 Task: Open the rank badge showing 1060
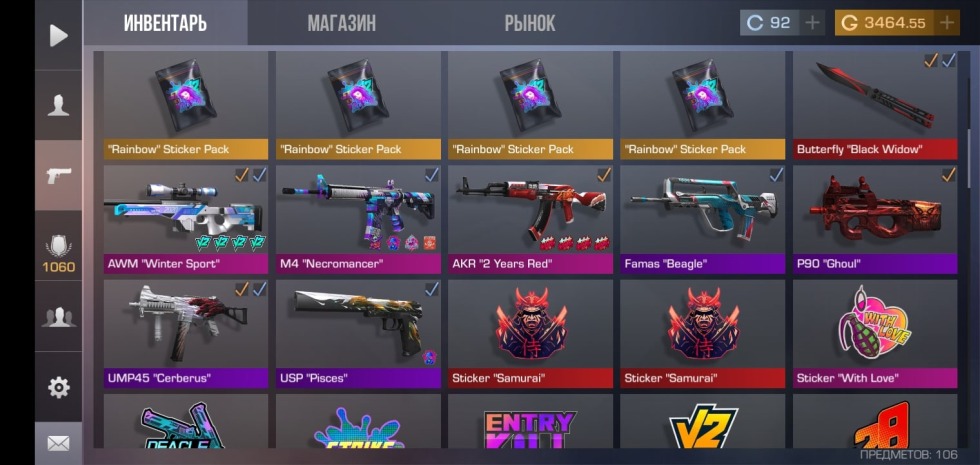pos(59,250)
